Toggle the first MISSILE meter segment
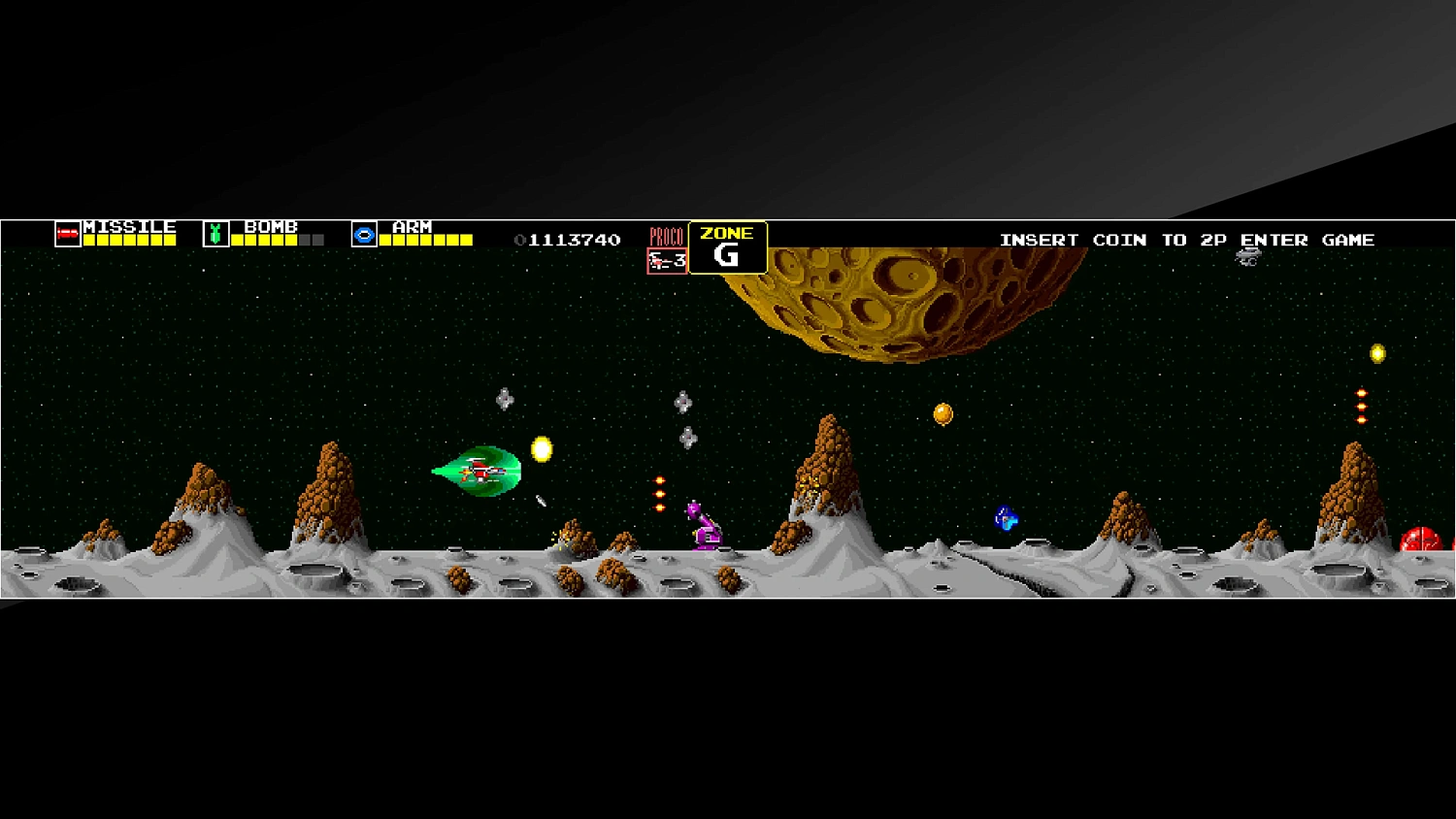The width and height of the screenshot is (1456, 819). pos(89,239)
